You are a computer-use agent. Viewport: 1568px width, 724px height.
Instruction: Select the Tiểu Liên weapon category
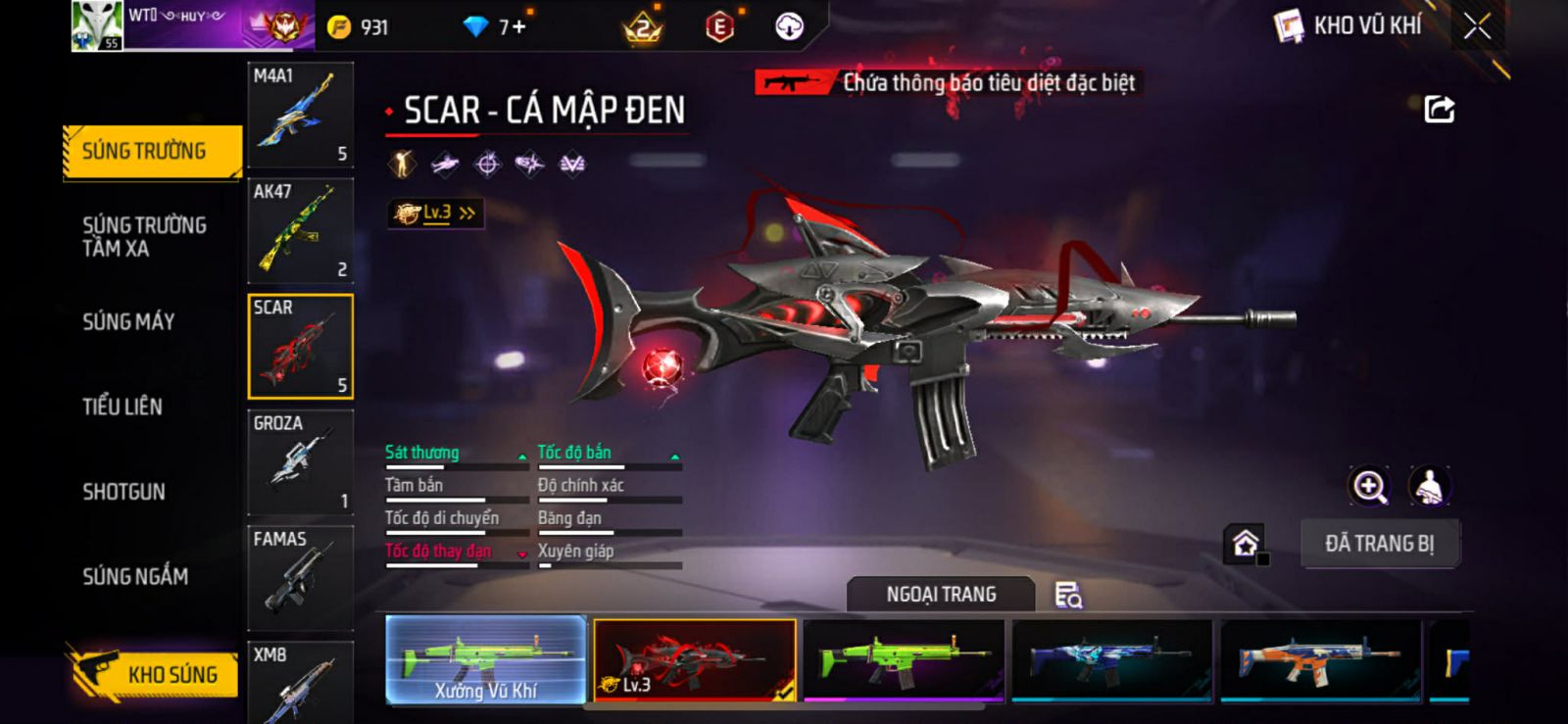[122, 407]
